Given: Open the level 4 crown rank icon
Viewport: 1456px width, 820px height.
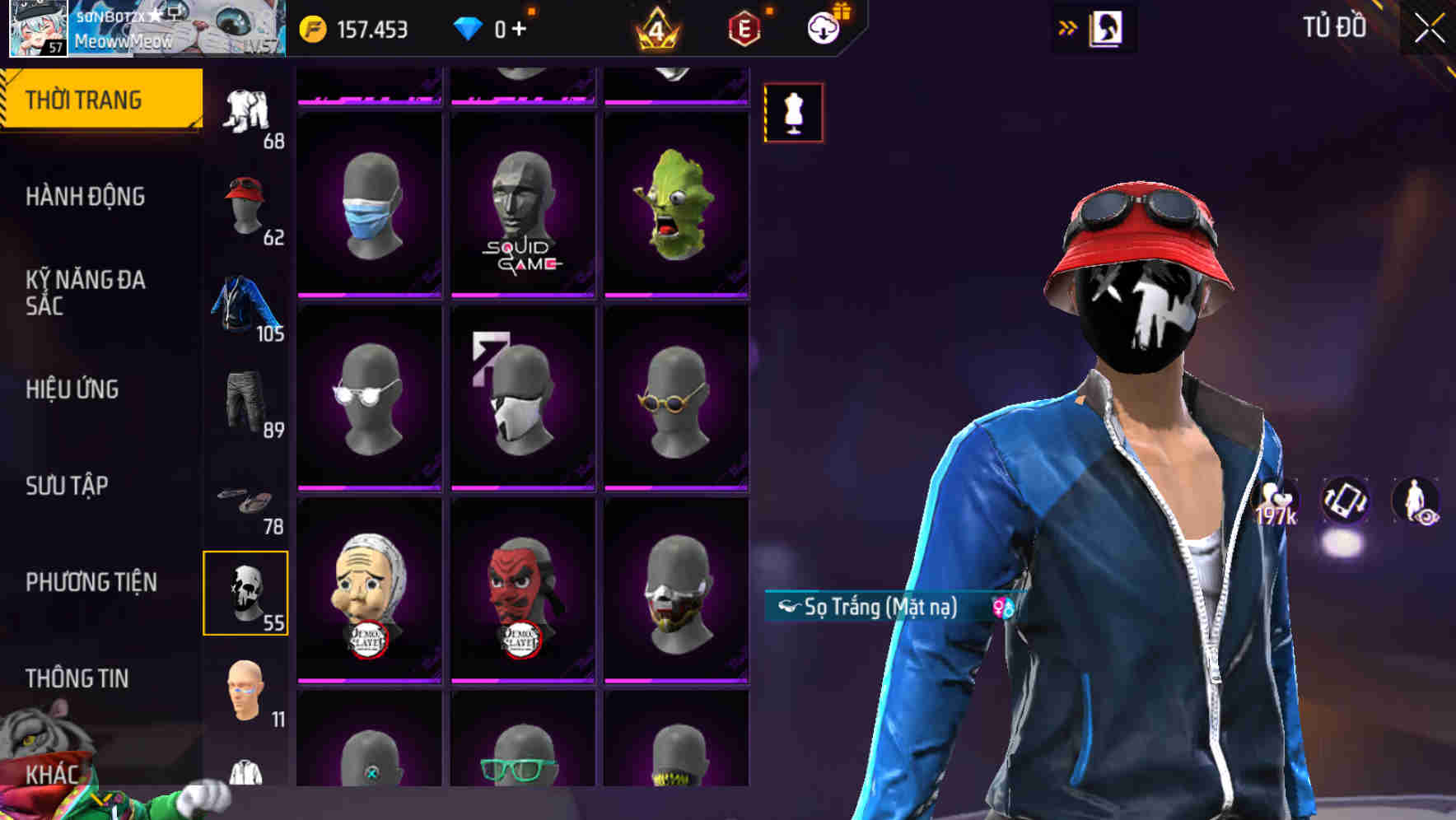Looking at the screenshot, I should pos(655,27).
